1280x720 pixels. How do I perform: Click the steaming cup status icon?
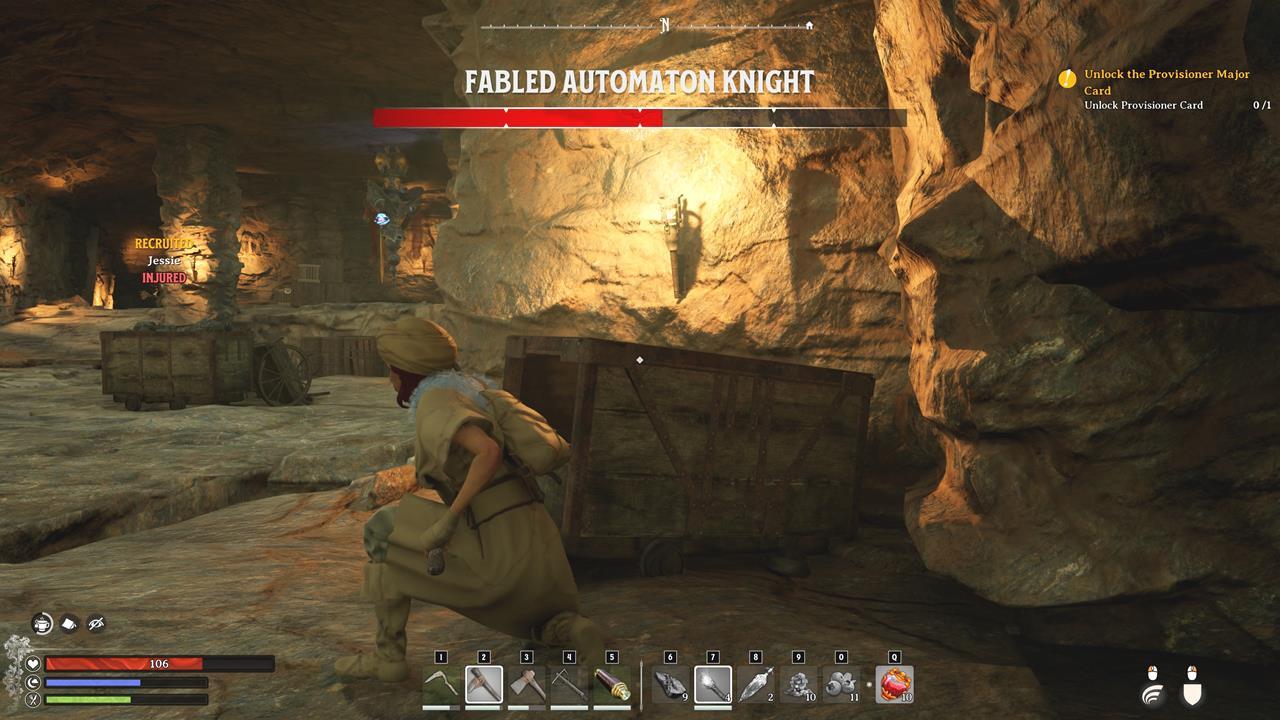42,624
